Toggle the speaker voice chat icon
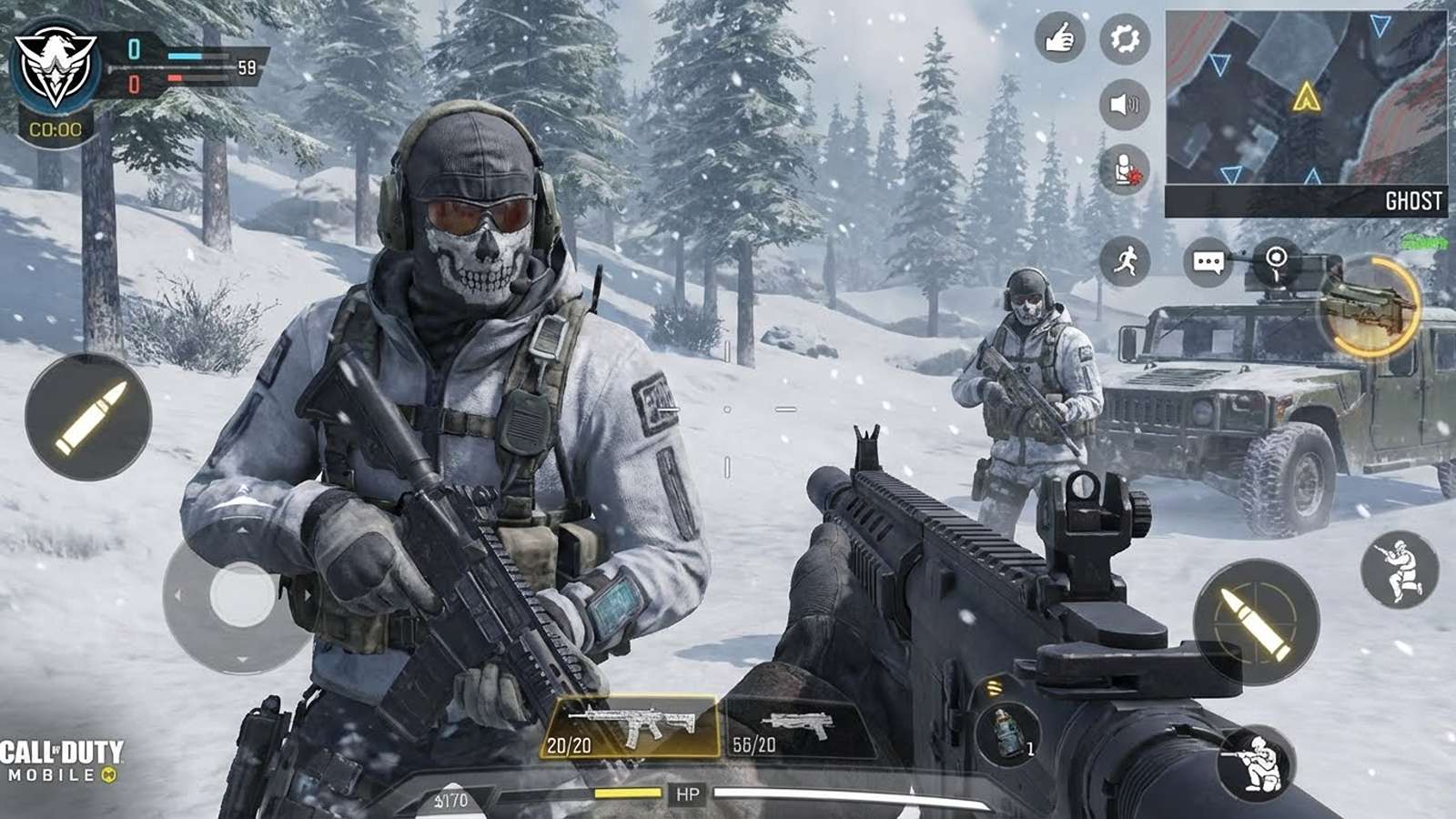The image size is (1456, 819). pyautogui.click(x=1125, y=104)
